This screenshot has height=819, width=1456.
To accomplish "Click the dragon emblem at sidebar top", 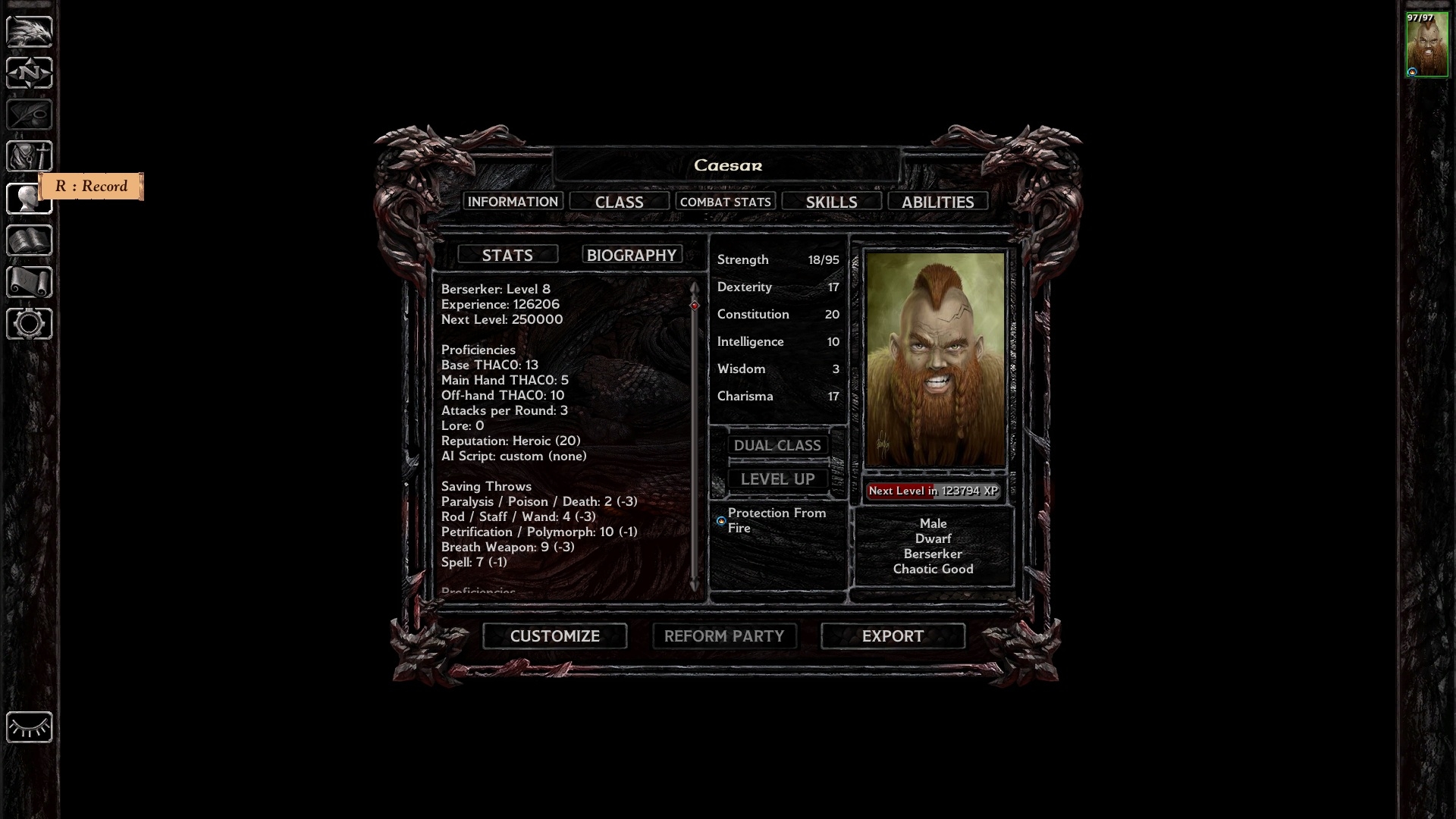I will tap(29, 30).
